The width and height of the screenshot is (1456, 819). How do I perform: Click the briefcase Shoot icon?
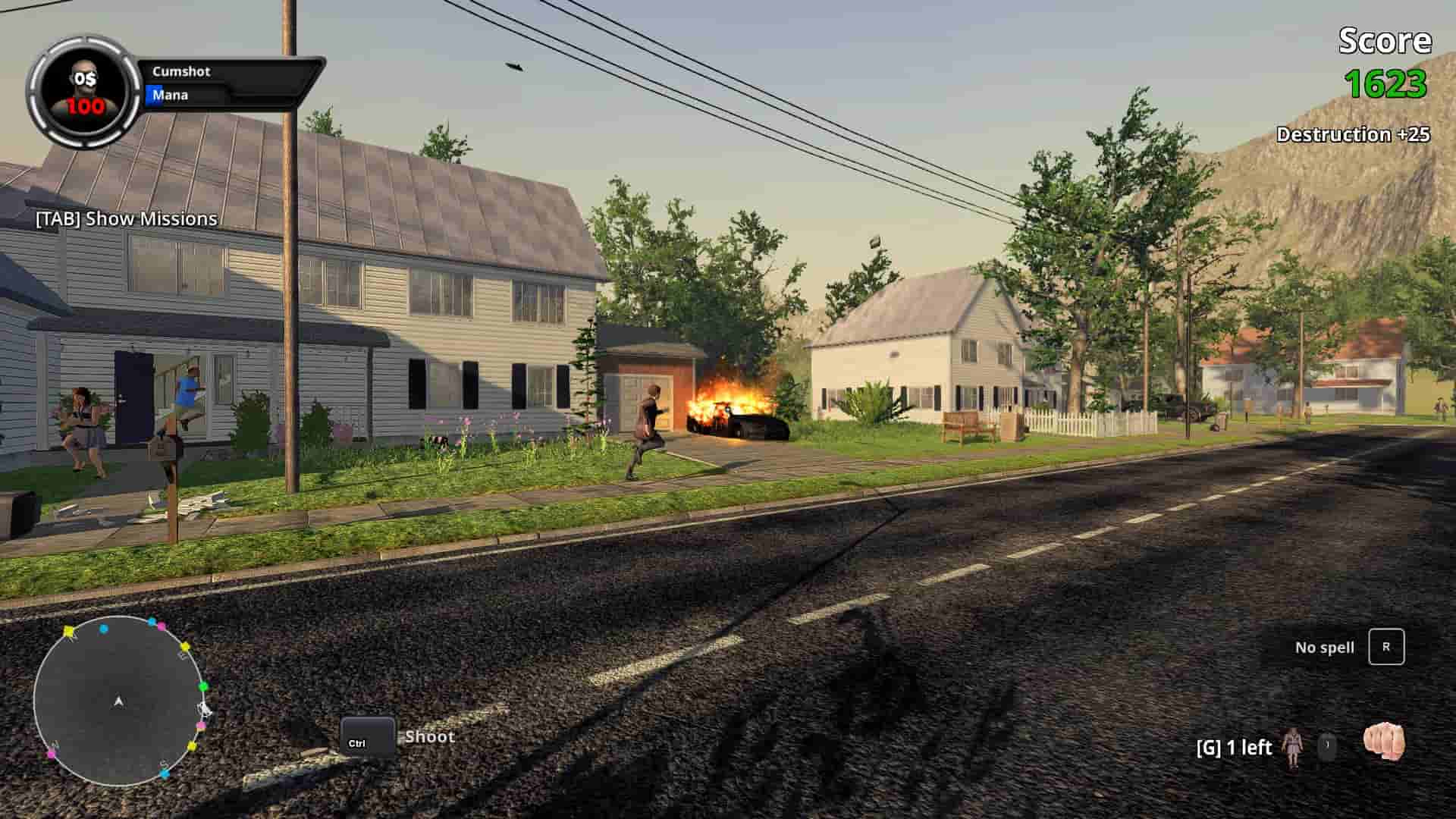pos(369,733)
